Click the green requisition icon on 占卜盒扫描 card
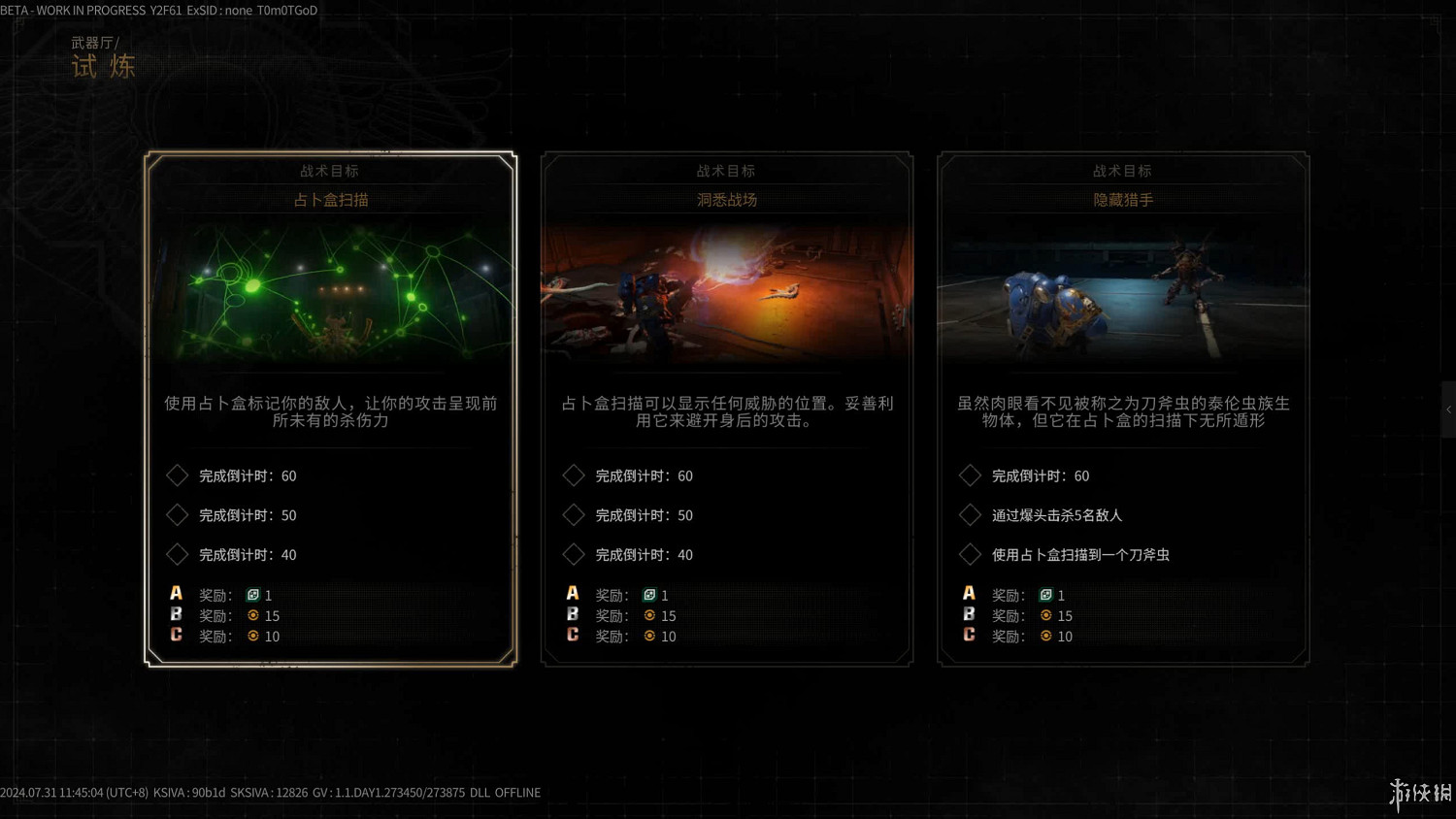1456x819 pixels. [254, 594]
